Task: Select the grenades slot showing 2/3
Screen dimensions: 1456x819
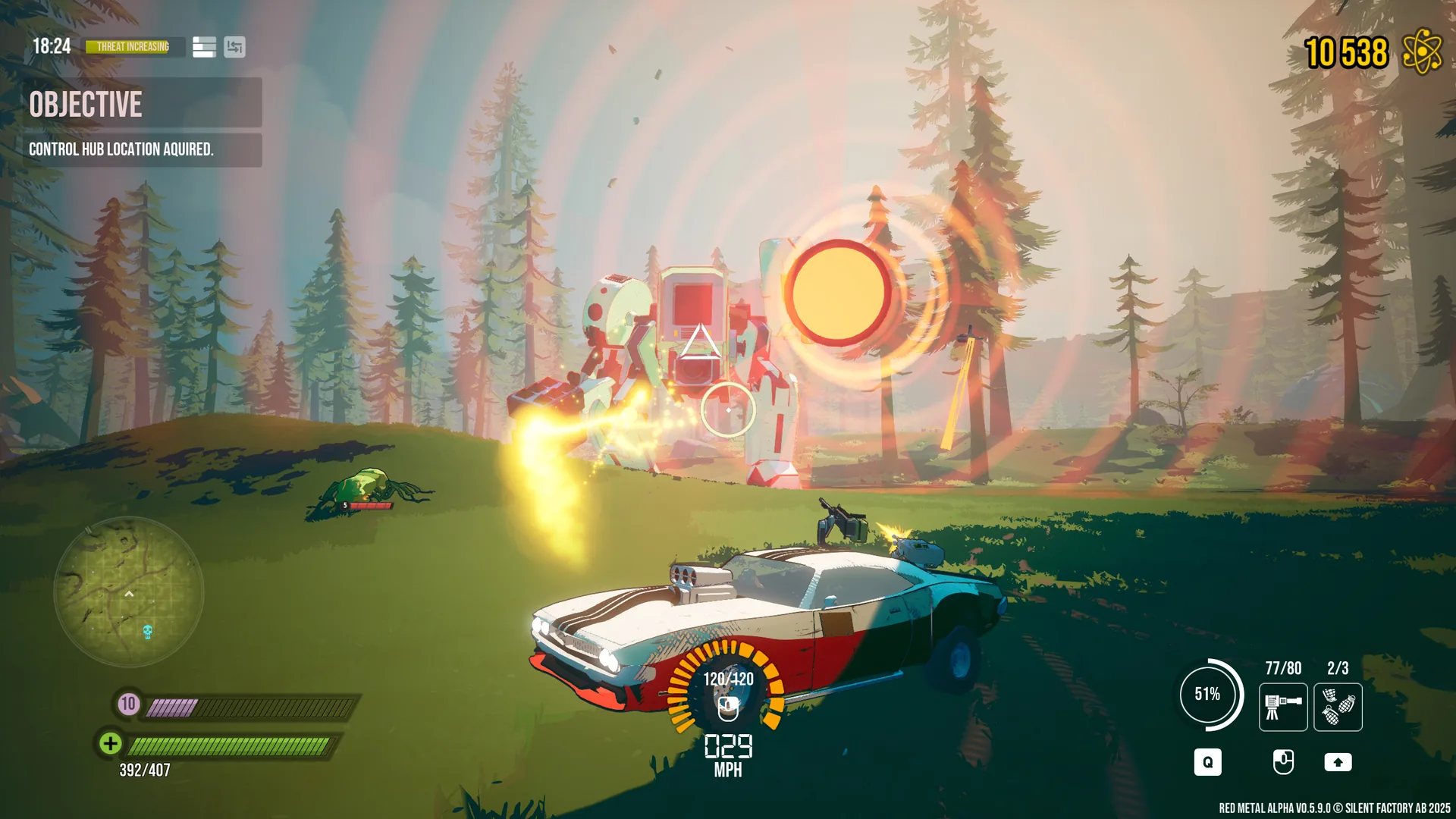Action: (1337, 708)
